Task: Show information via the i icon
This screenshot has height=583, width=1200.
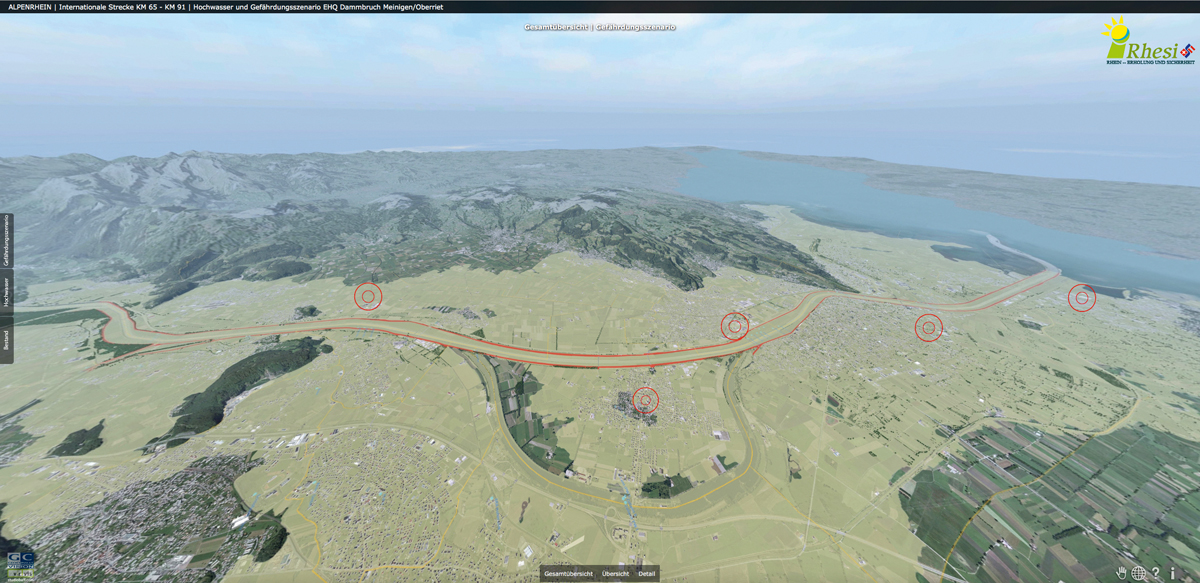Action: [1173, 573]
